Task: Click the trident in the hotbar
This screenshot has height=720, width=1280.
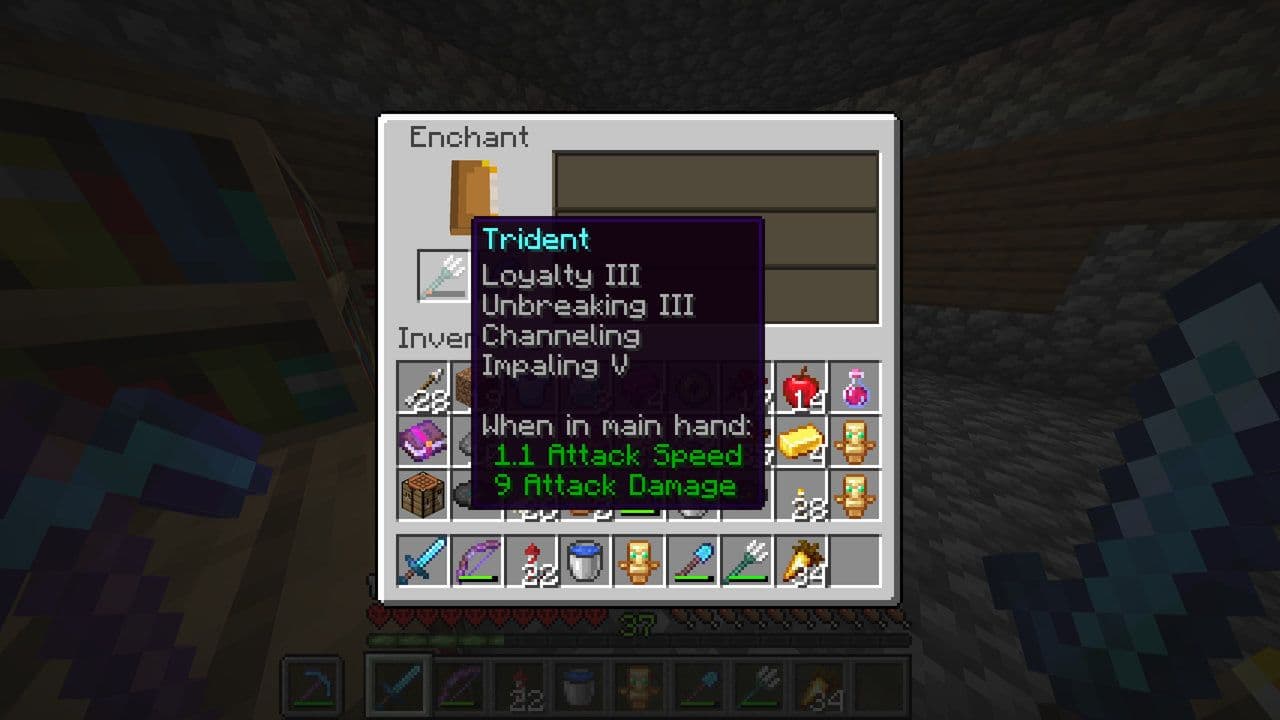Action: (x=748, y=561)
